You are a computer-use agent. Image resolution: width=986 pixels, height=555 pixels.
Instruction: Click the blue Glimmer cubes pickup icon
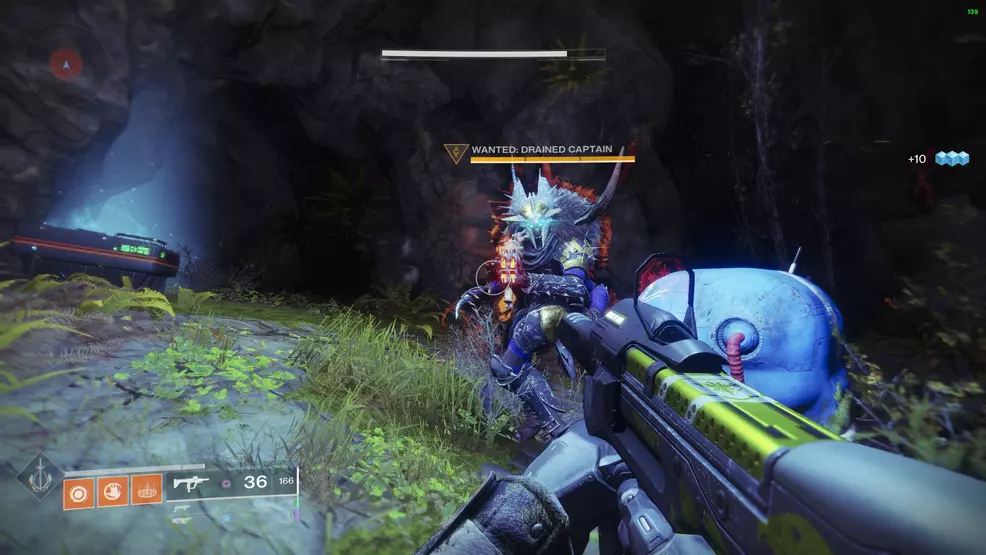951,158
